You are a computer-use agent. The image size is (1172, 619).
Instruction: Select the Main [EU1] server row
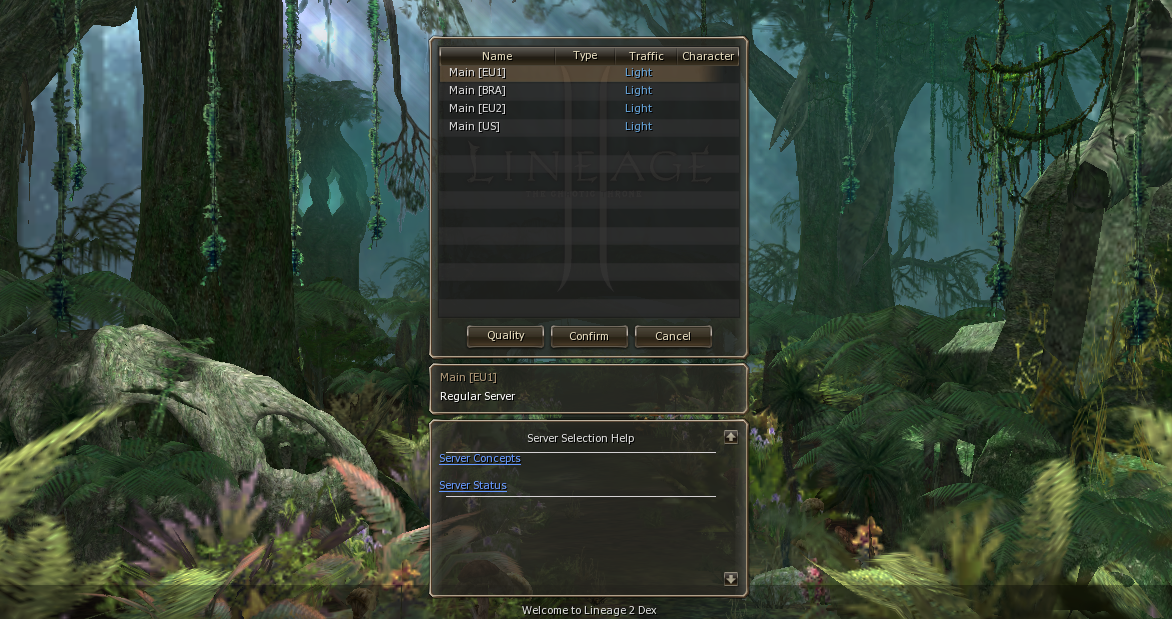[x=478, y=72]
